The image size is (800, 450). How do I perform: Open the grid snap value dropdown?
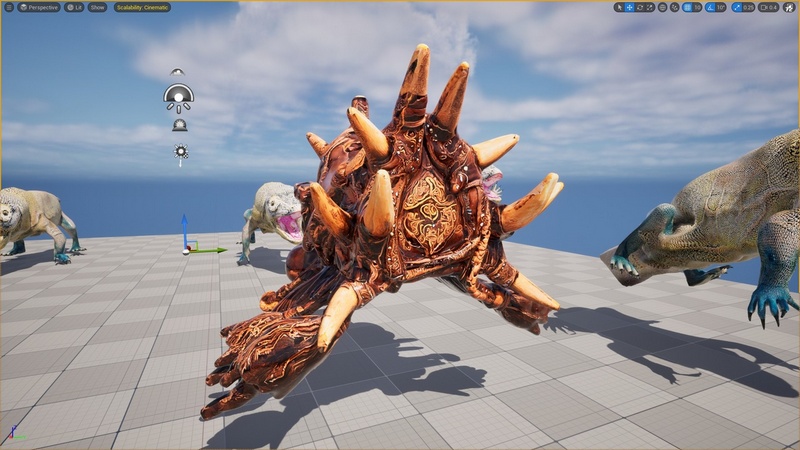tap(697, 7)
